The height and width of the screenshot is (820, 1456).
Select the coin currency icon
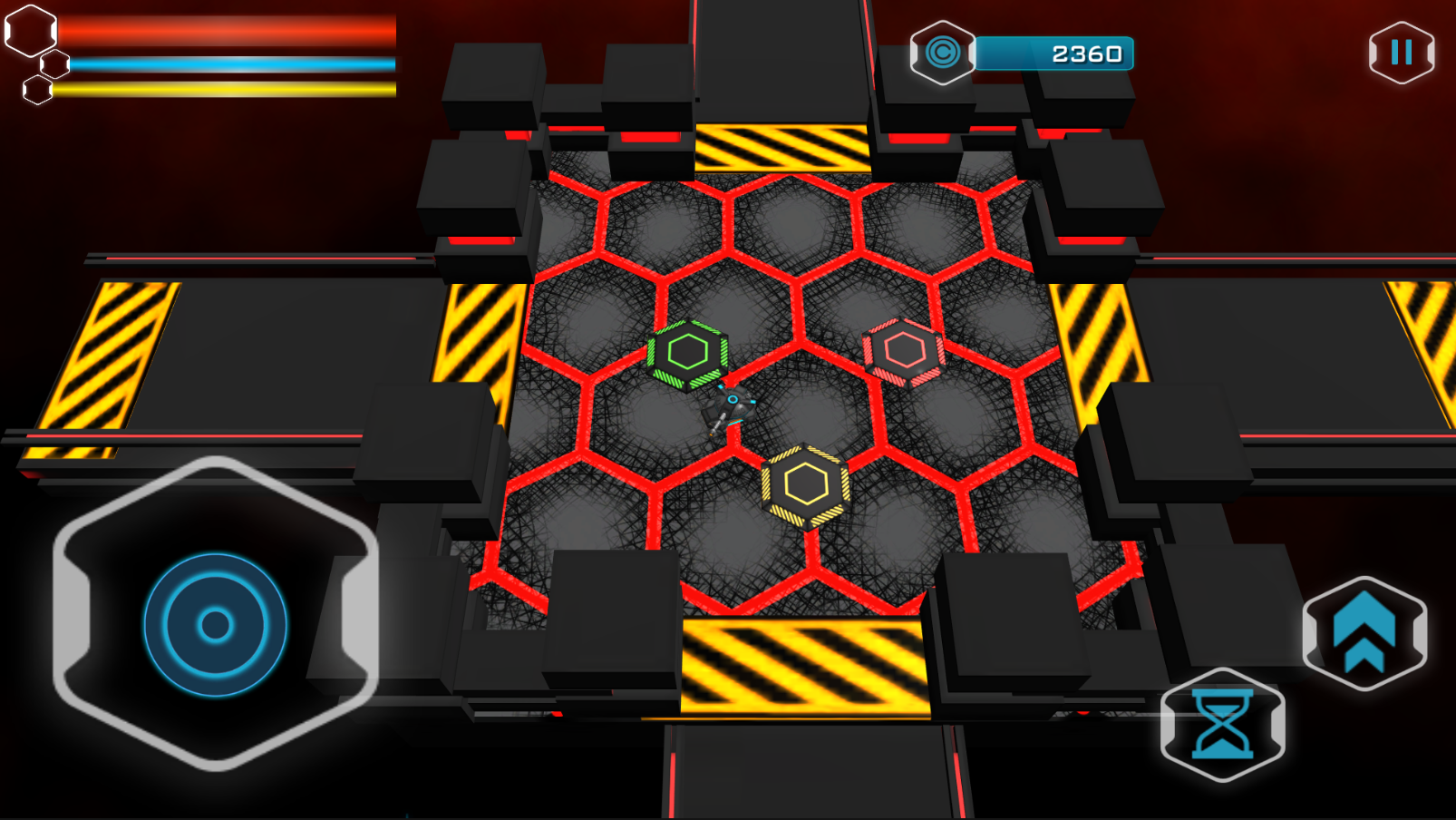coord(944,53)
